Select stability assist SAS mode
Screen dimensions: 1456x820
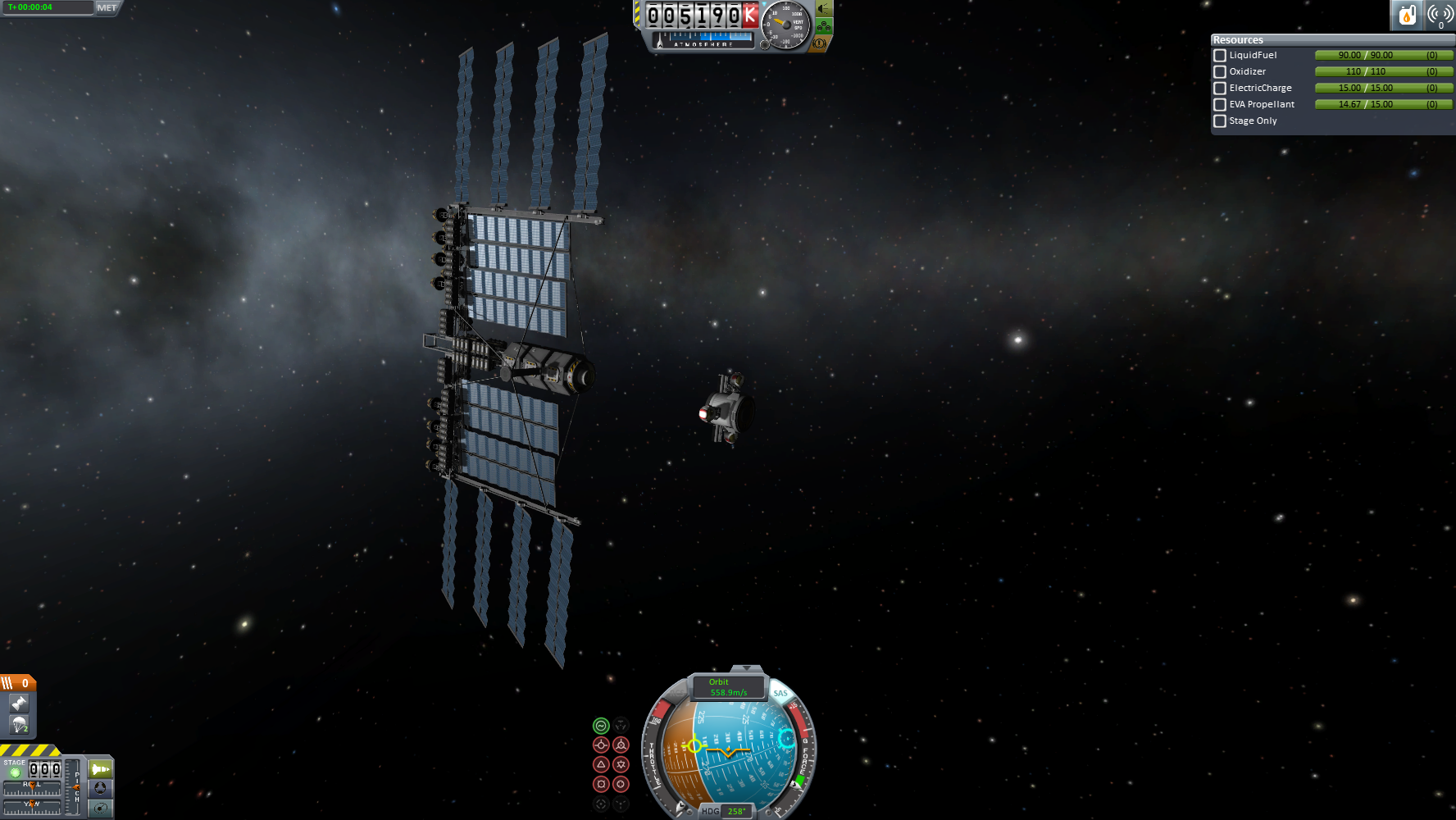click(601, 726)
